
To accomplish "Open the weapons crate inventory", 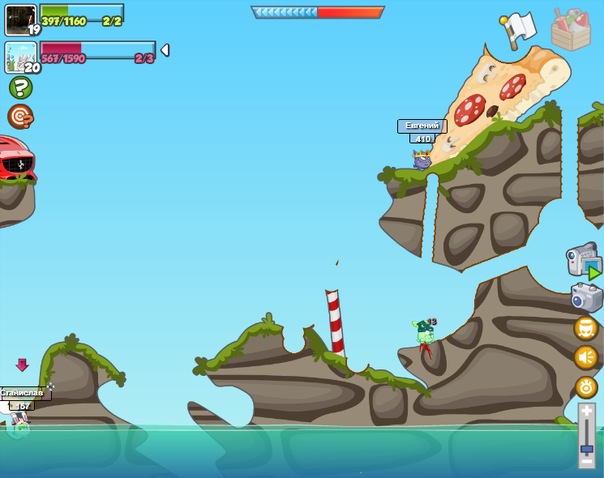I will 571,29.
